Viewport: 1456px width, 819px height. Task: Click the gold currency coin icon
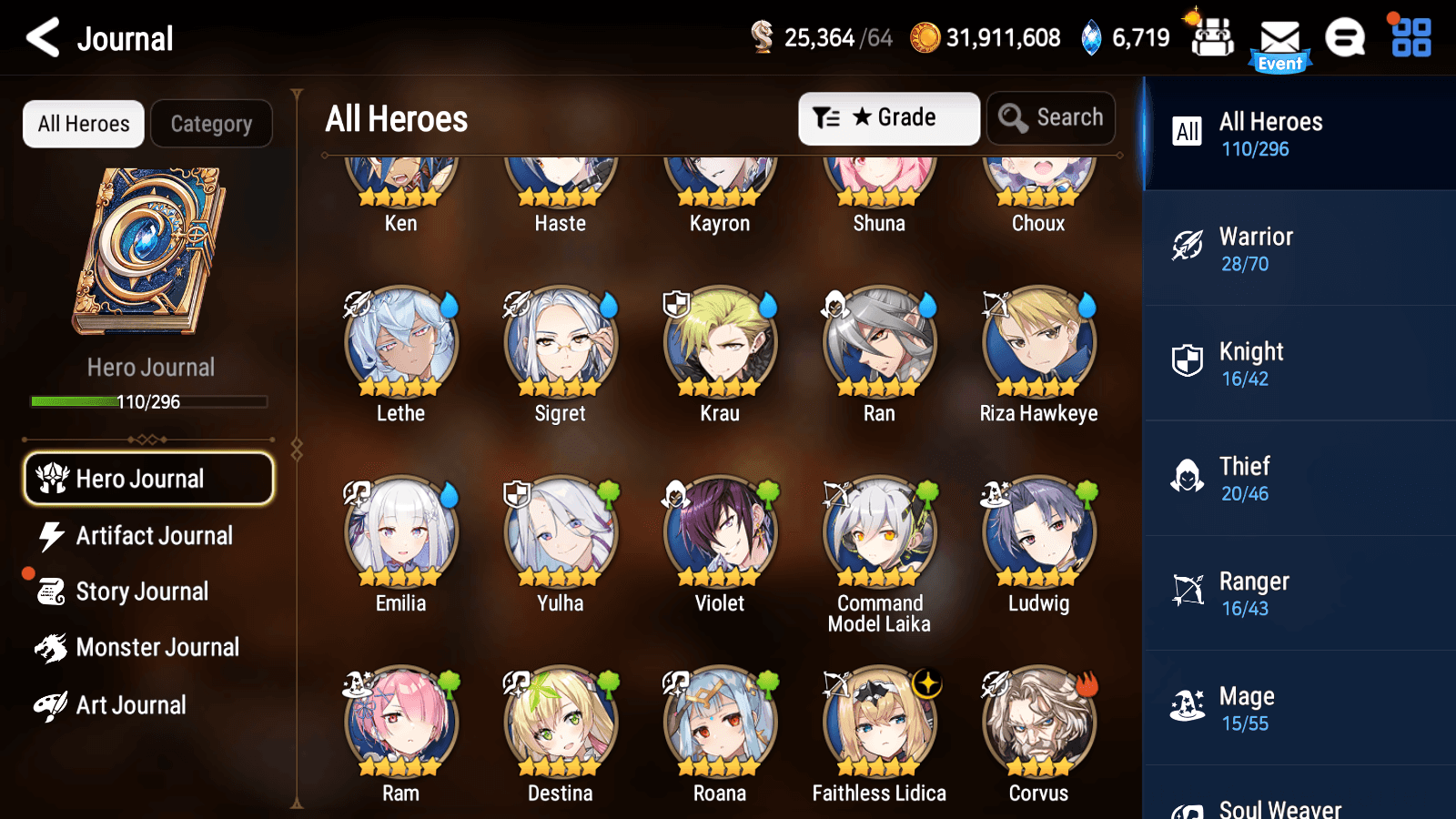[923, 38]
